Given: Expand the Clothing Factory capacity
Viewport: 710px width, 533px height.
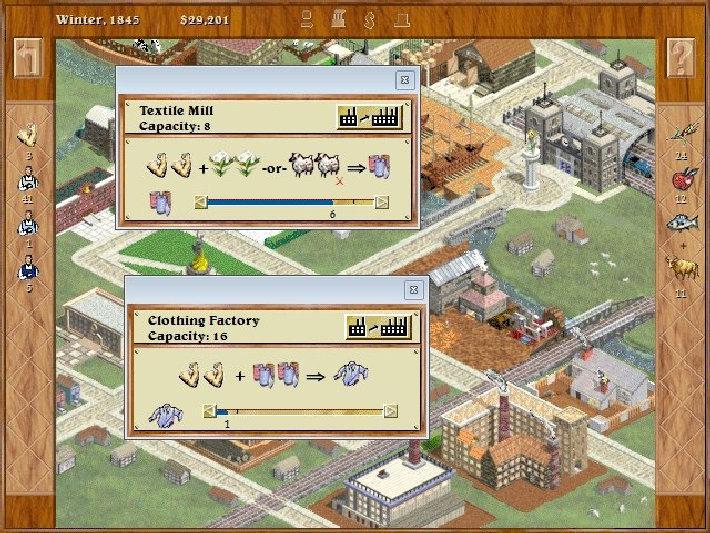Looking at the screenshot, I should (376, 327).
